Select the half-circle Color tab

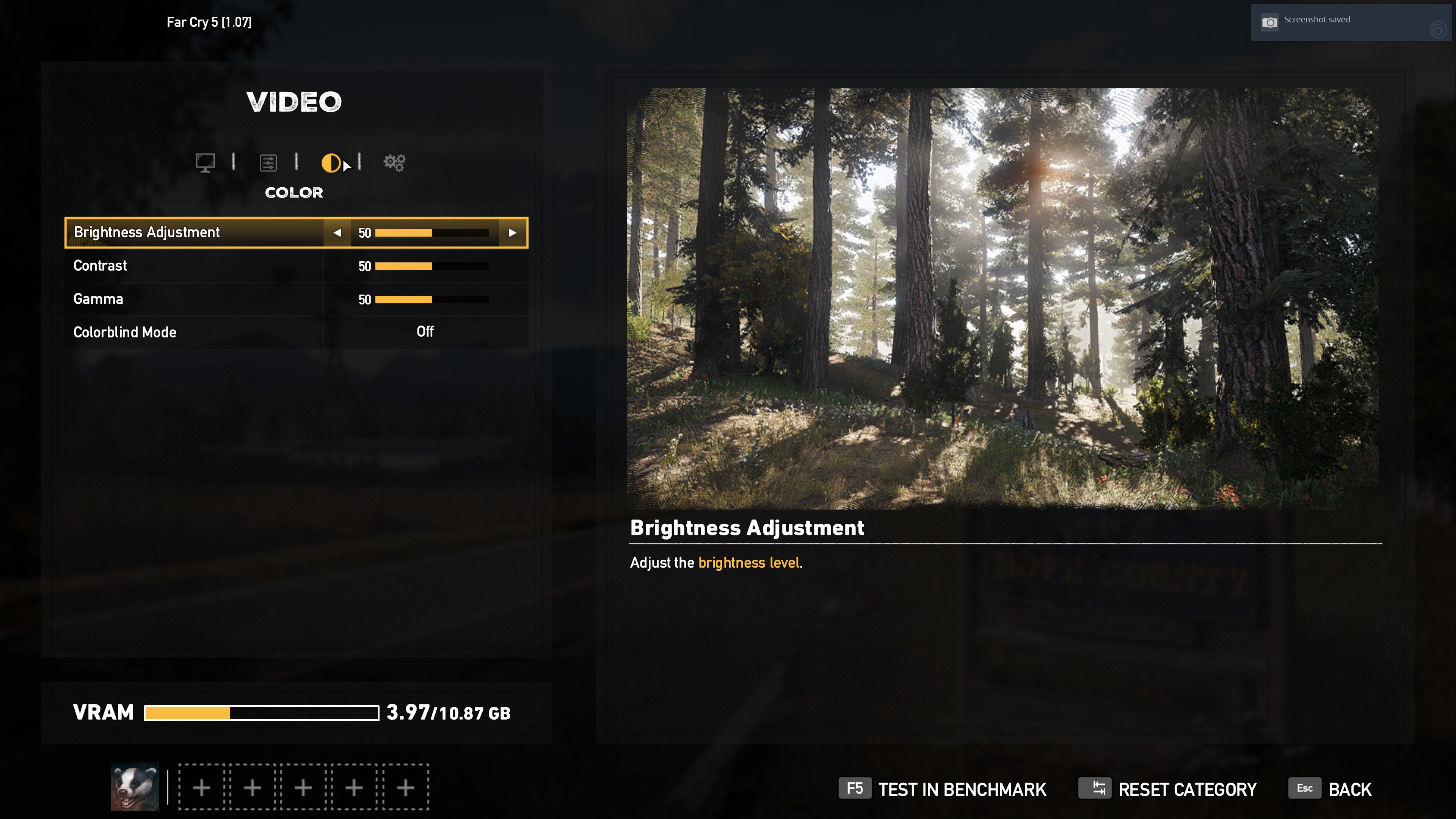pyautogui.click(x=331, y=163)
